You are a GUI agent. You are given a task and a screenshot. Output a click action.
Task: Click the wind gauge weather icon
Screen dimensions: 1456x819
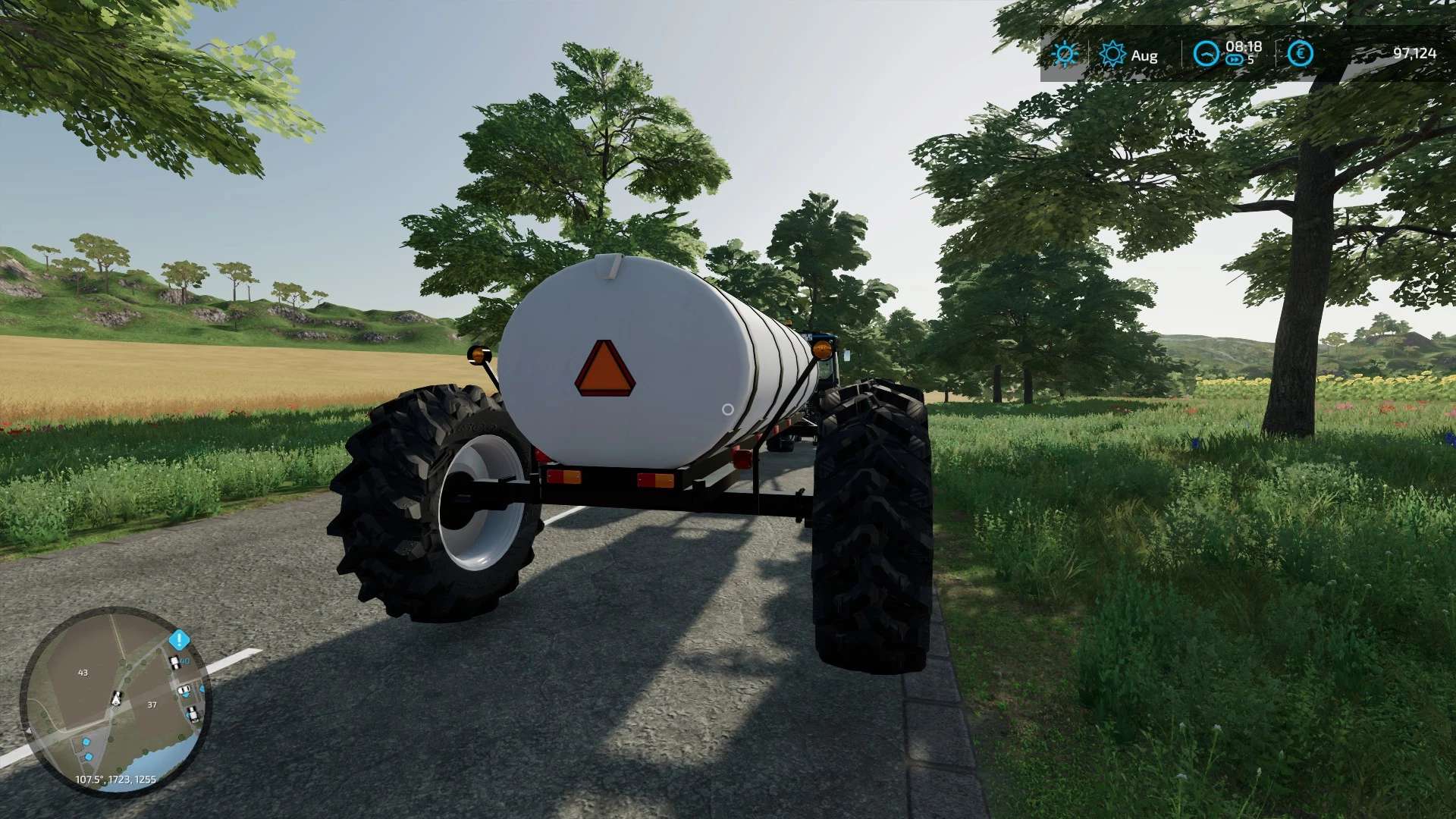1207,53
